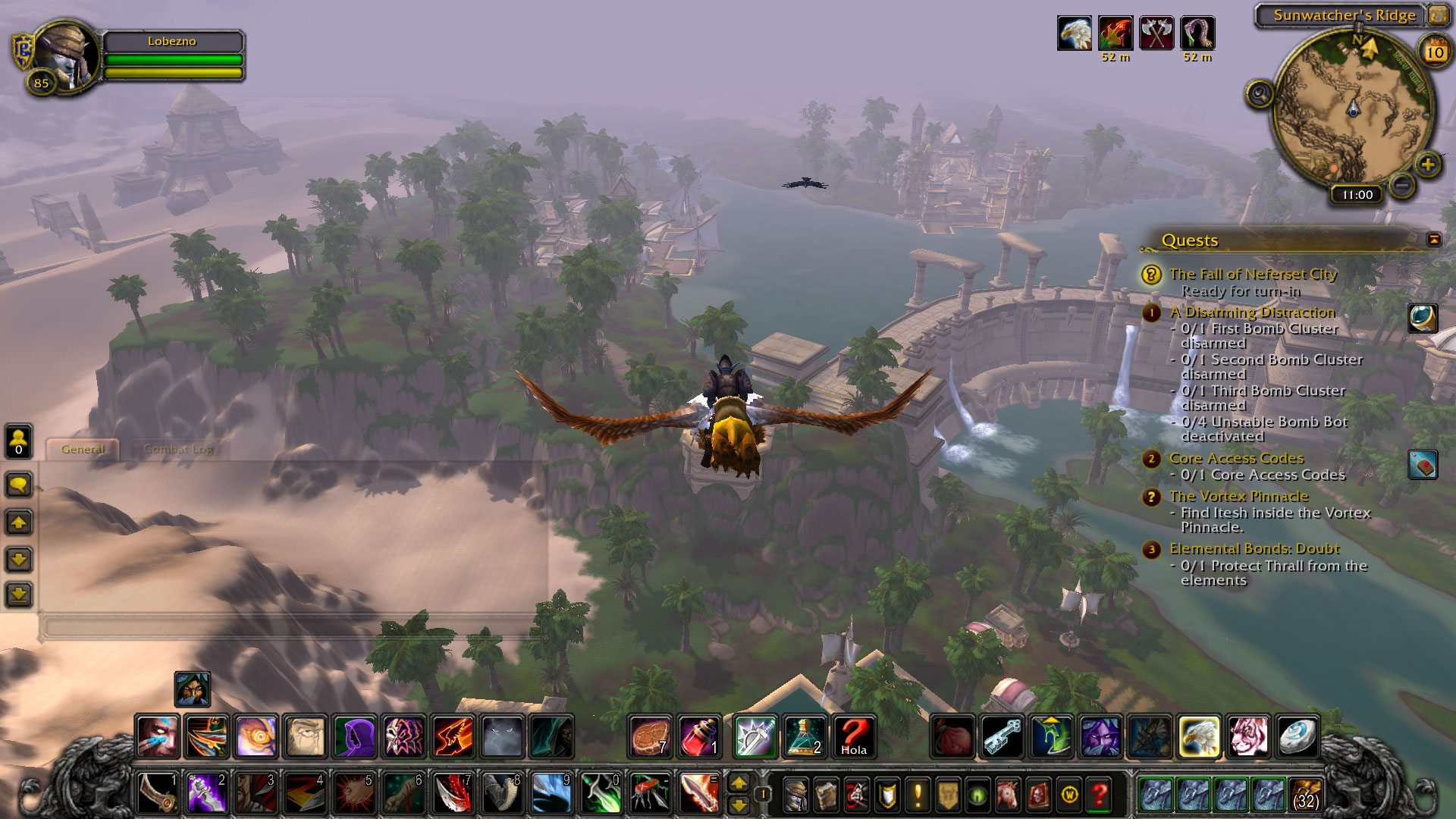Select The Fall of Neferset City quest
Image resolution: width=1456 pixels, height=819 pixels.
coord(1252,274)
